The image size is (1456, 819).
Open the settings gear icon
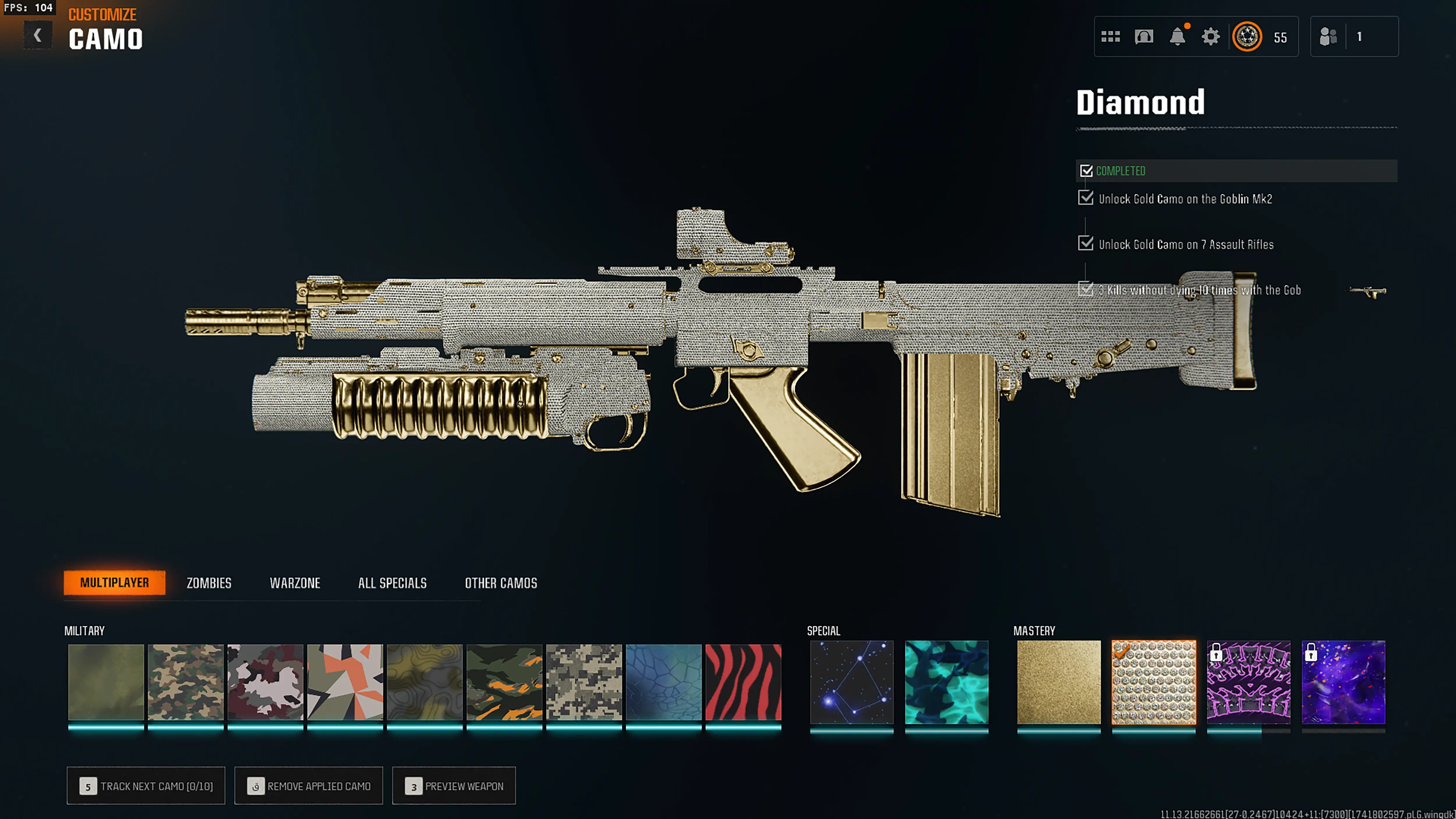click(x=1210, y=37)
